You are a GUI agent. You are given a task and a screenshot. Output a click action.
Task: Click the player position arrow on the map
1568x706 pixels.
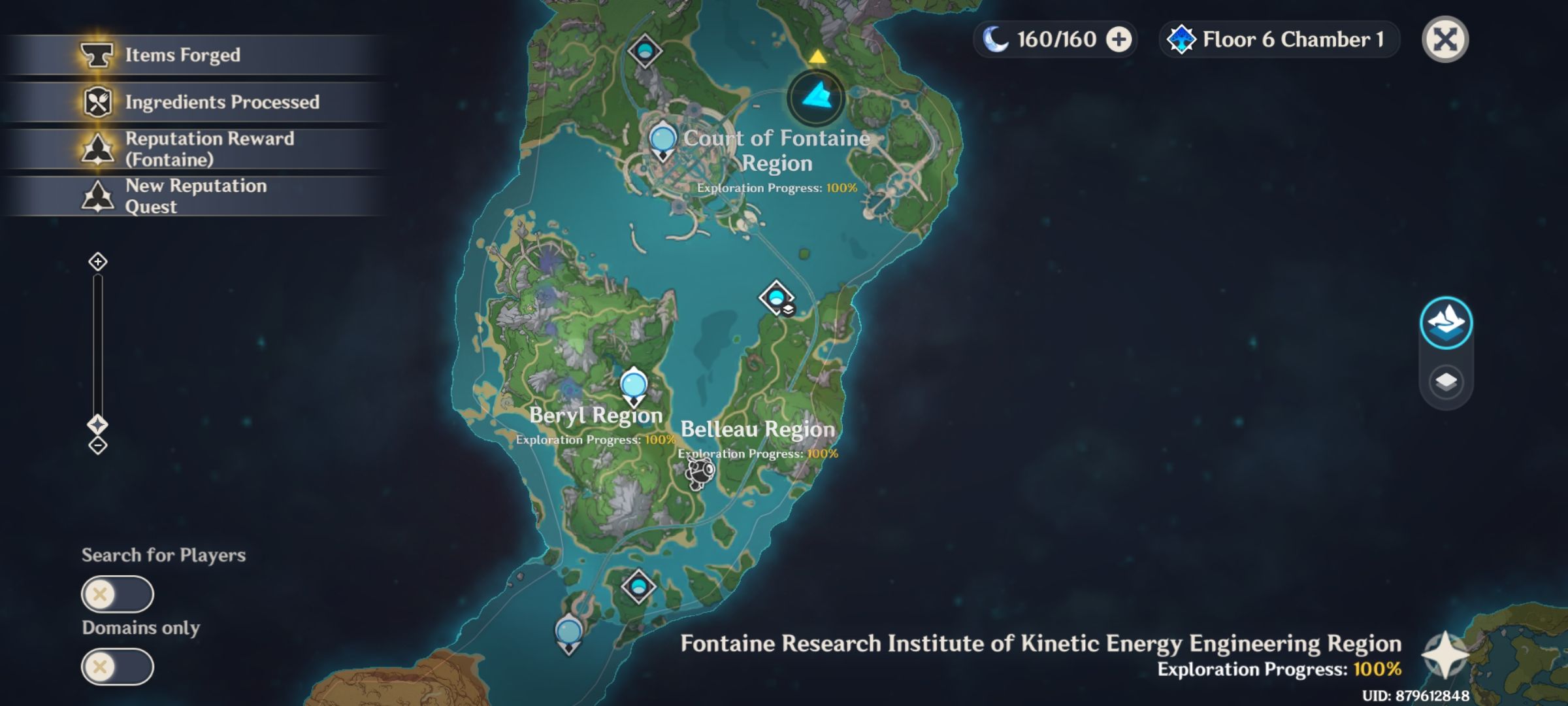coord(816,98)
